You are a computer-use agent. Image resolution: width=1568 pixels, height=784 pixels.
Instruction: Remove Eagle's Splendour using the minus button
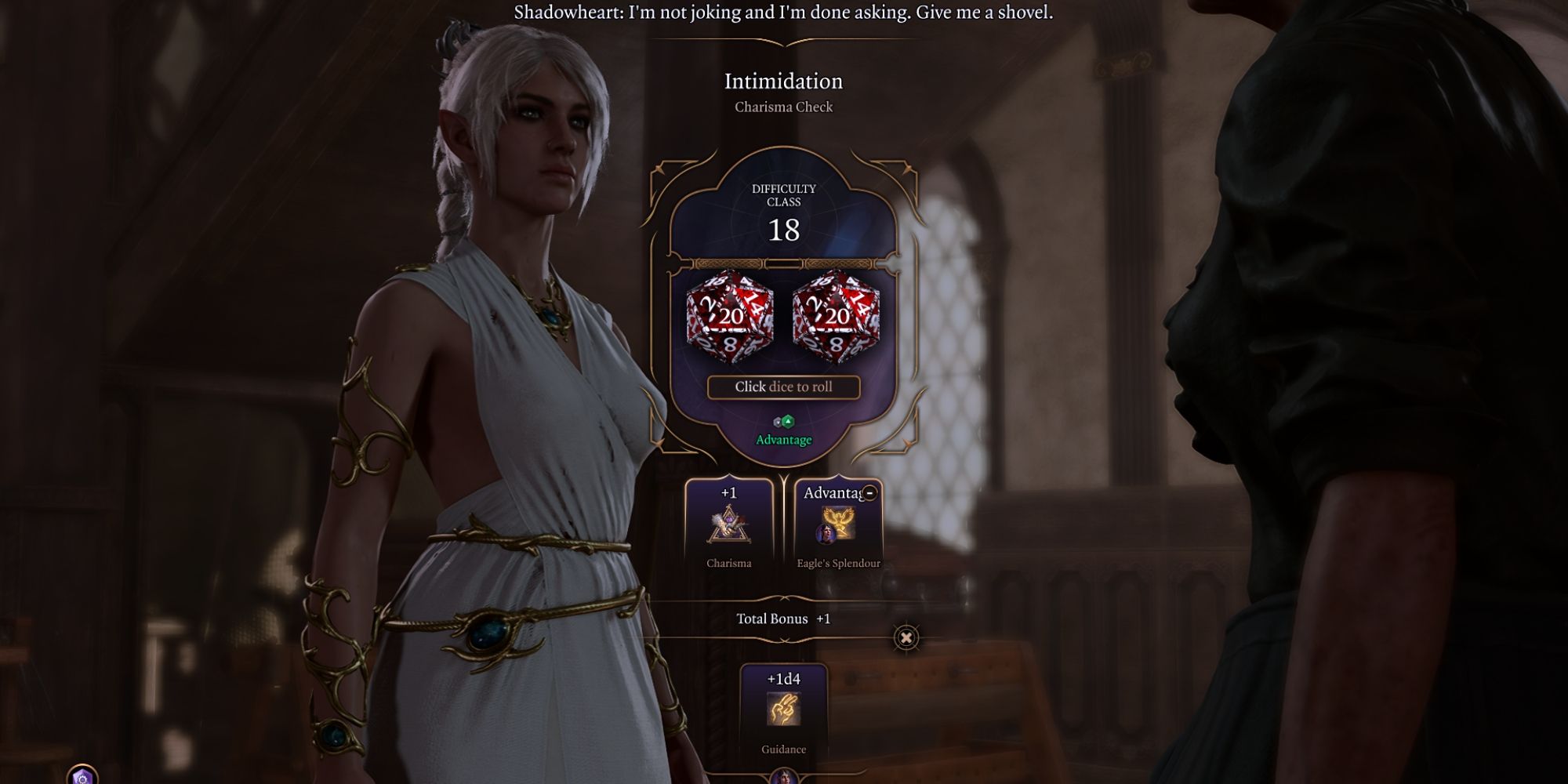pyautogui.click(x=869, y=493)
